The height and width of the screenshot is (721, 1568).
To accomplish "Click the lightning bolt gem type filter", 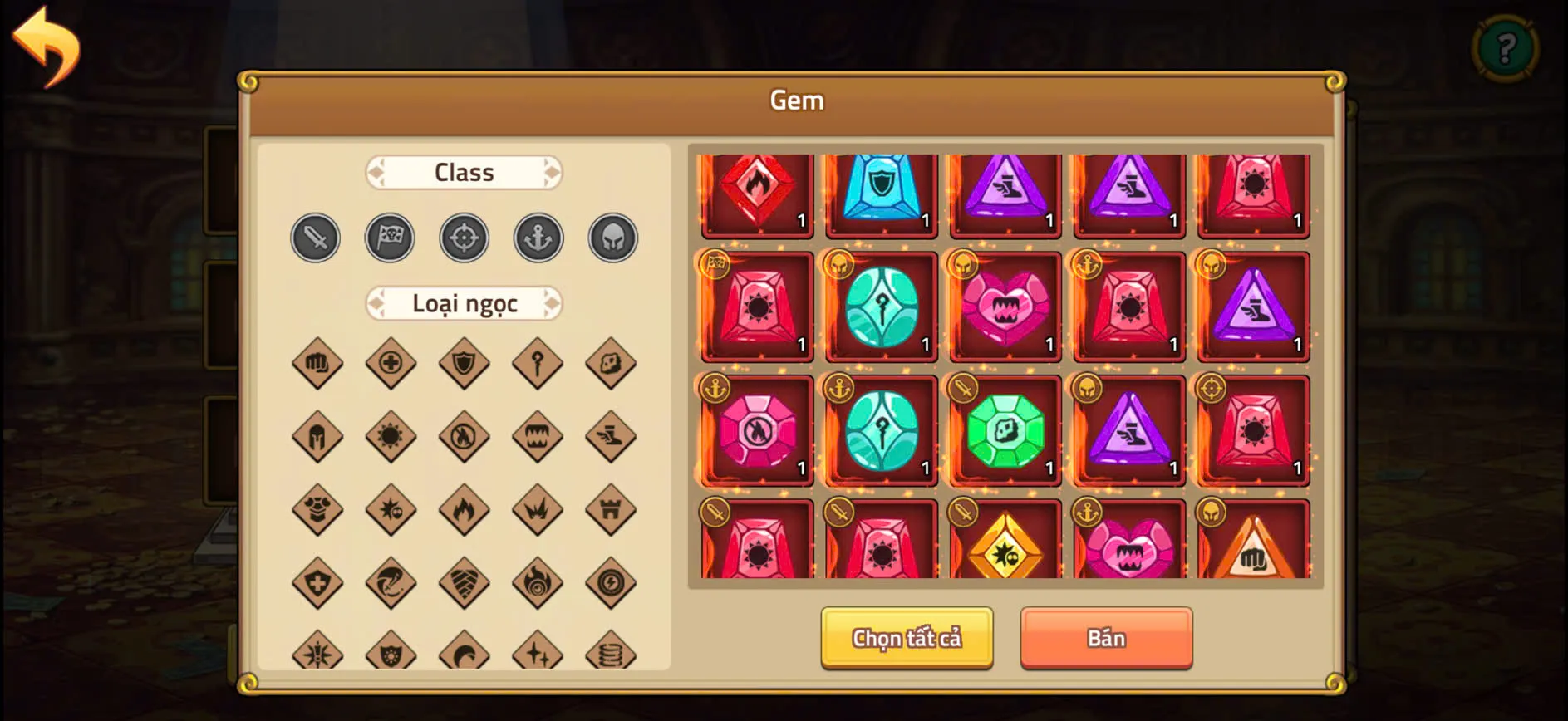I will click(612, 583).
